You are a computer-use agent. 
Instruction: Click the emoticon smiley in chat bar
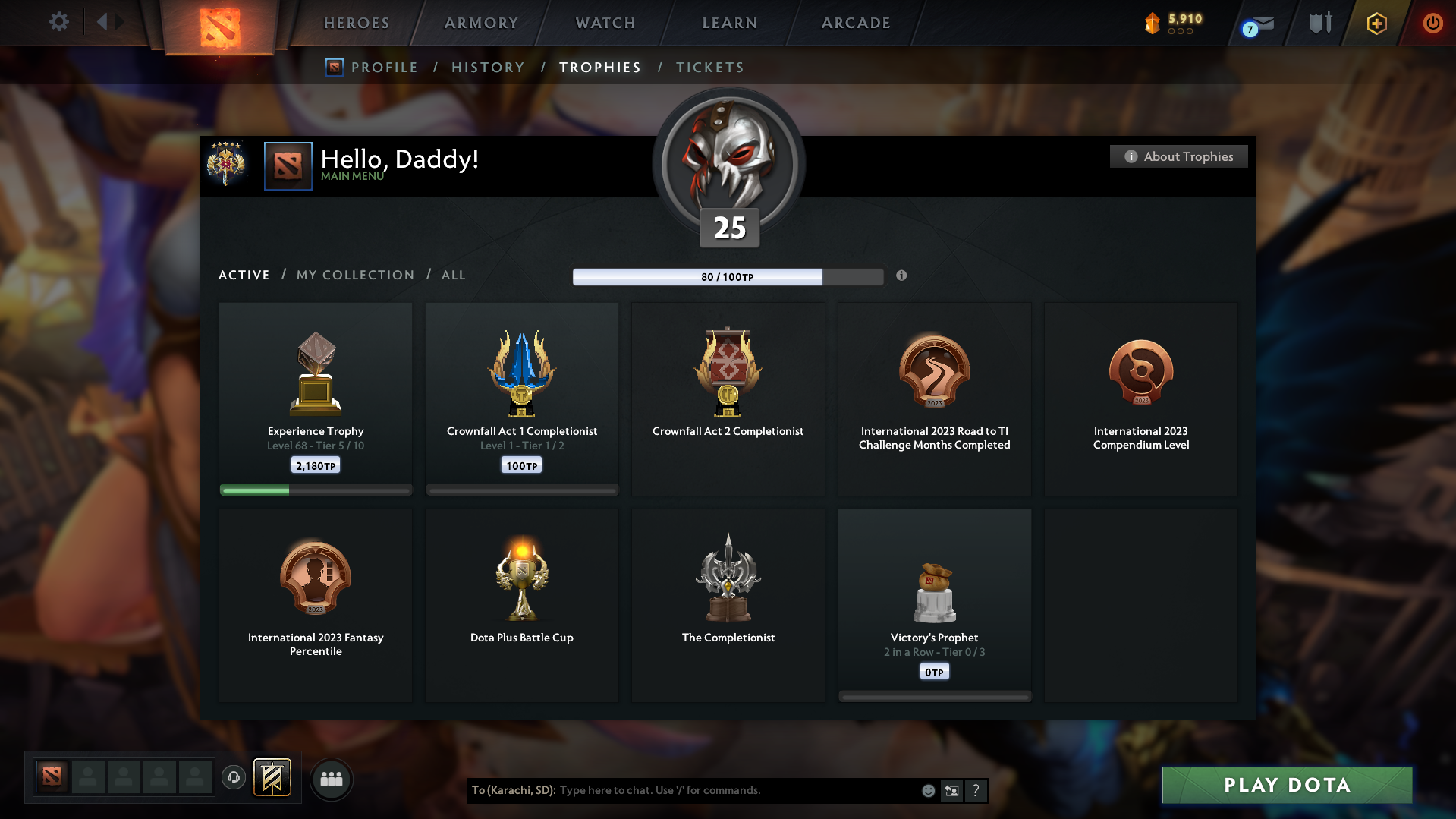pyautogui.click(x=927, y=790)
